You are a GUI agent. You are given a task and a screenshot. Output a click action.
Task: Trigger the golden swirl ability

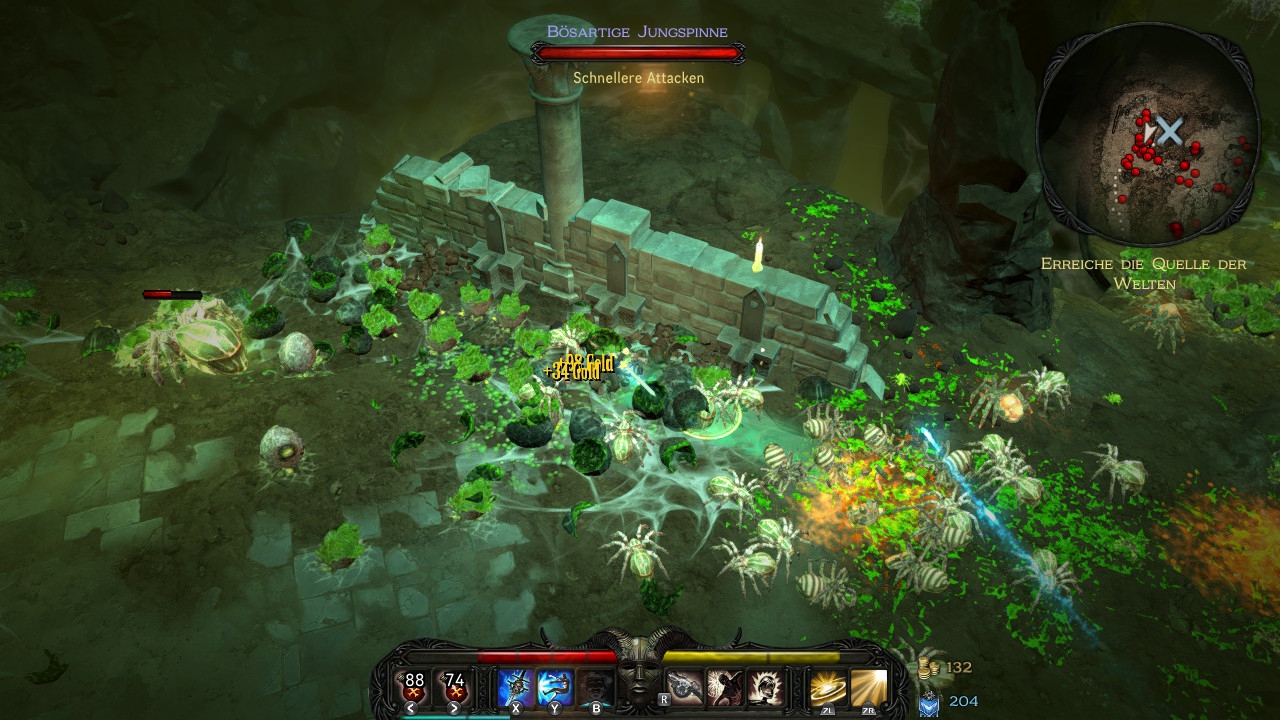click(828, 687)
